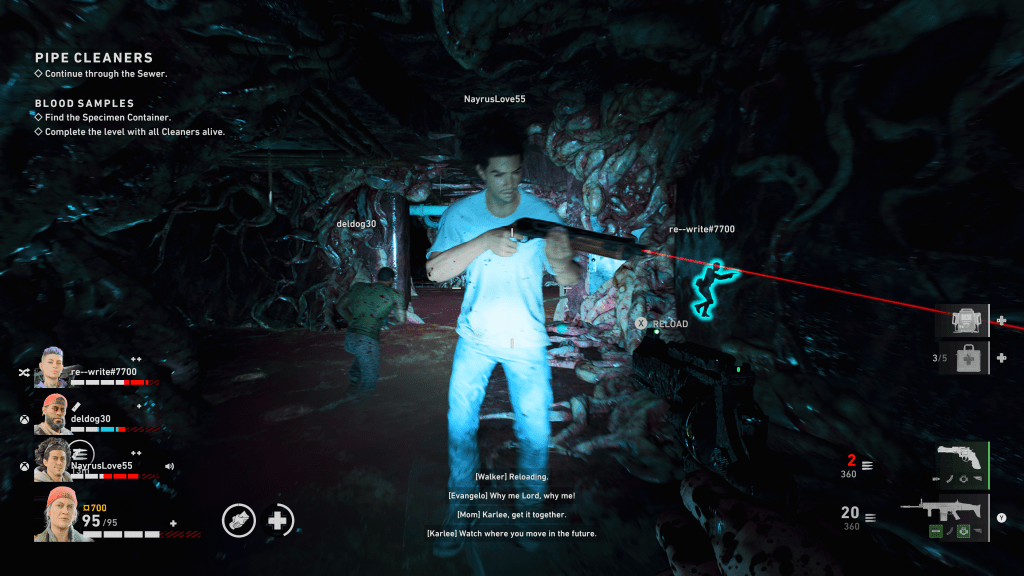Select teammate deldog30's portrait

(x=52, y=414)
